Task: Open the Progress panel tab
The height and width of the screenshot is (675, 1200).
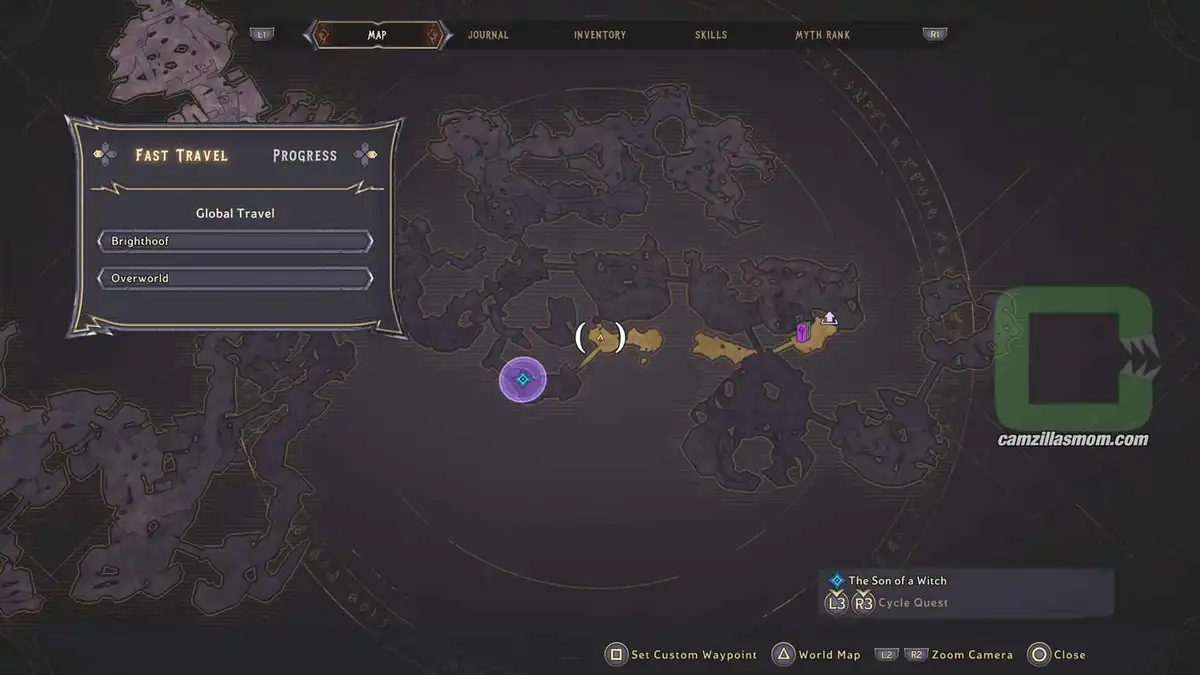Action: (x=305, y=156)
